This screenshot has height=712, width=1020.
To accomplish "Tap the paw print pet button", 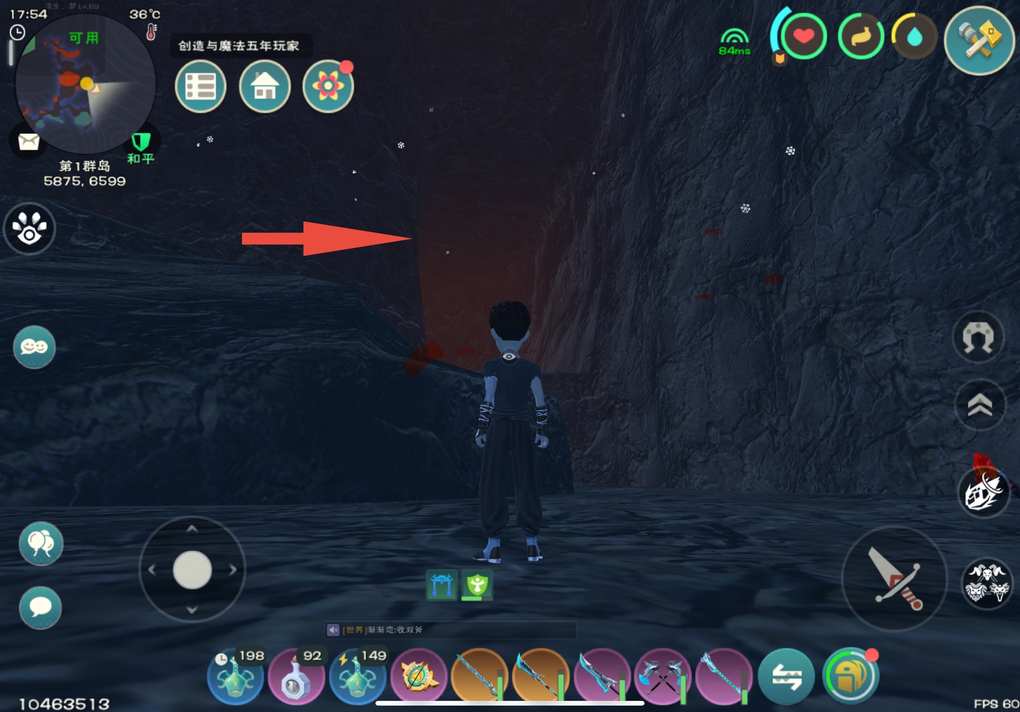I will tap(29, 228).
